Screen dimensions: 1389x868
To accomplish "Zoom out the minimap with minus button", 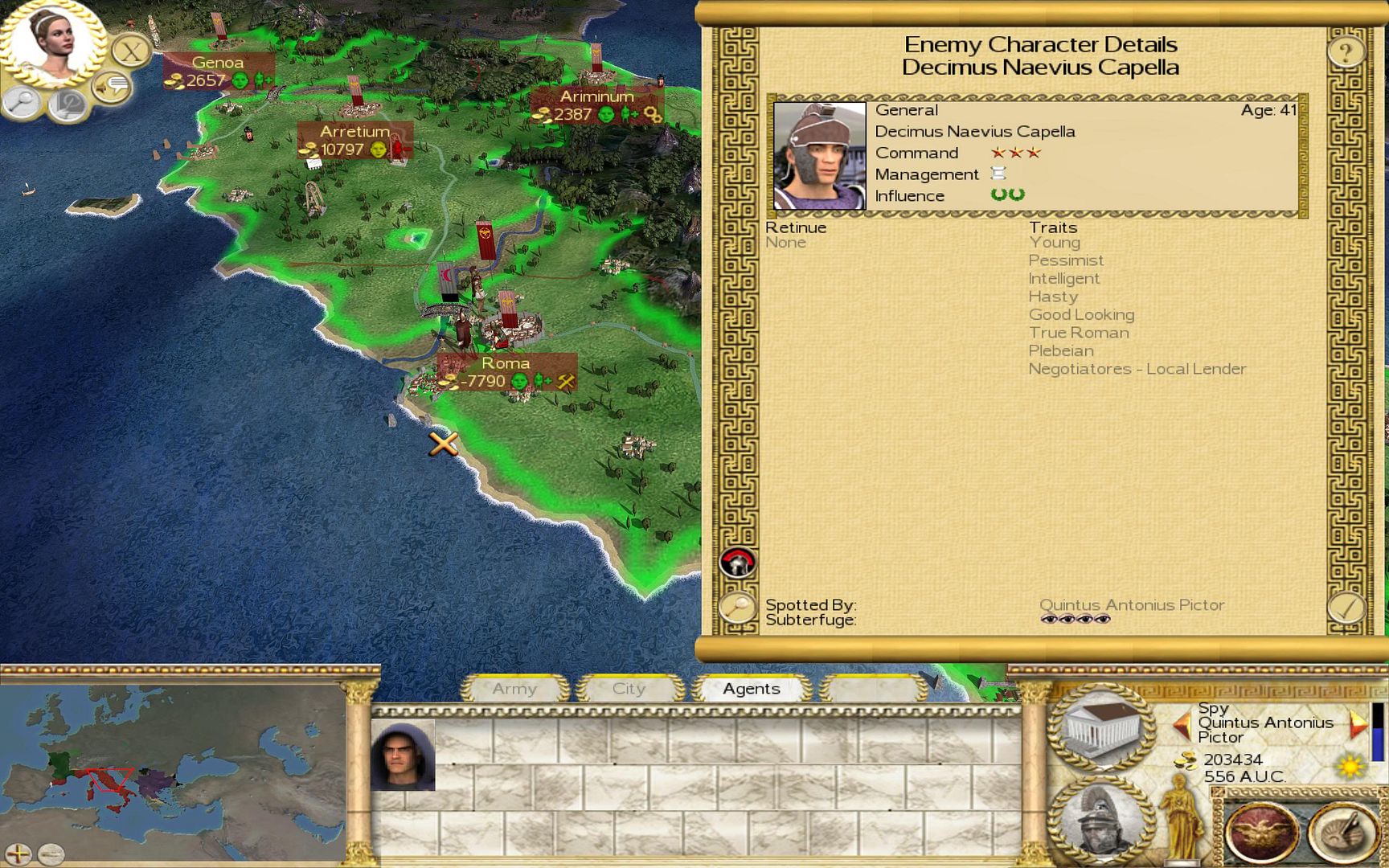I will pos(51,854).
